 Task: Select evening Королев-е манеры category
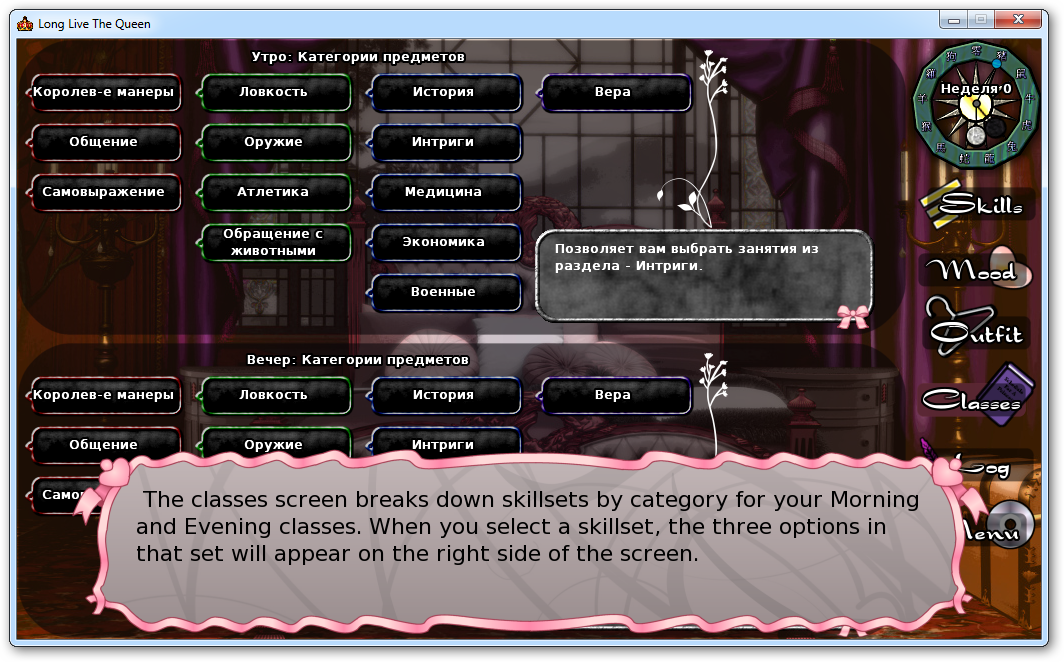[x=104, y=395]
